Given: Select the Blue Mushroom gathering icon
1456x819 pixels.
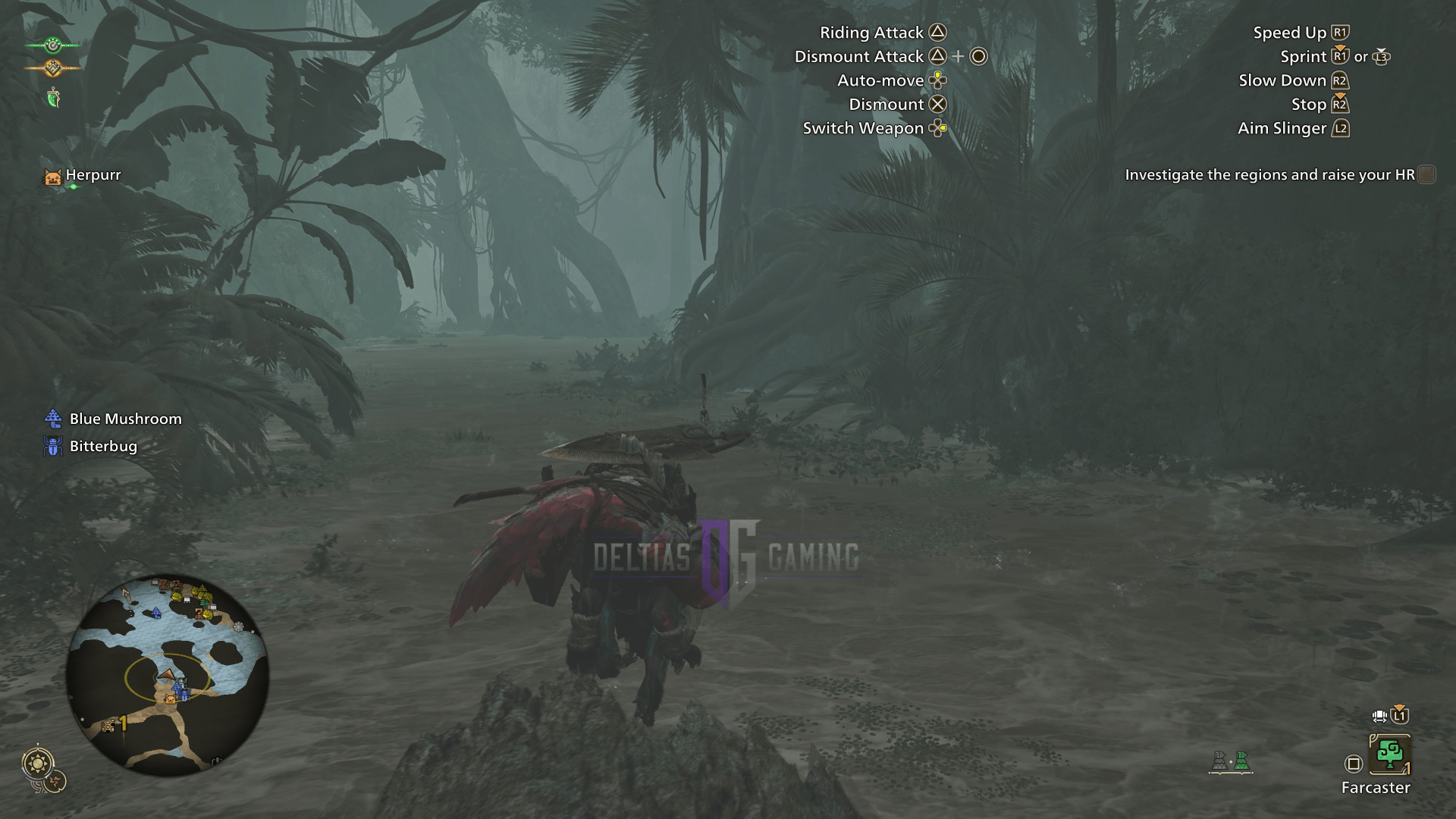Looking at the screenshot, I should (52, 419).
